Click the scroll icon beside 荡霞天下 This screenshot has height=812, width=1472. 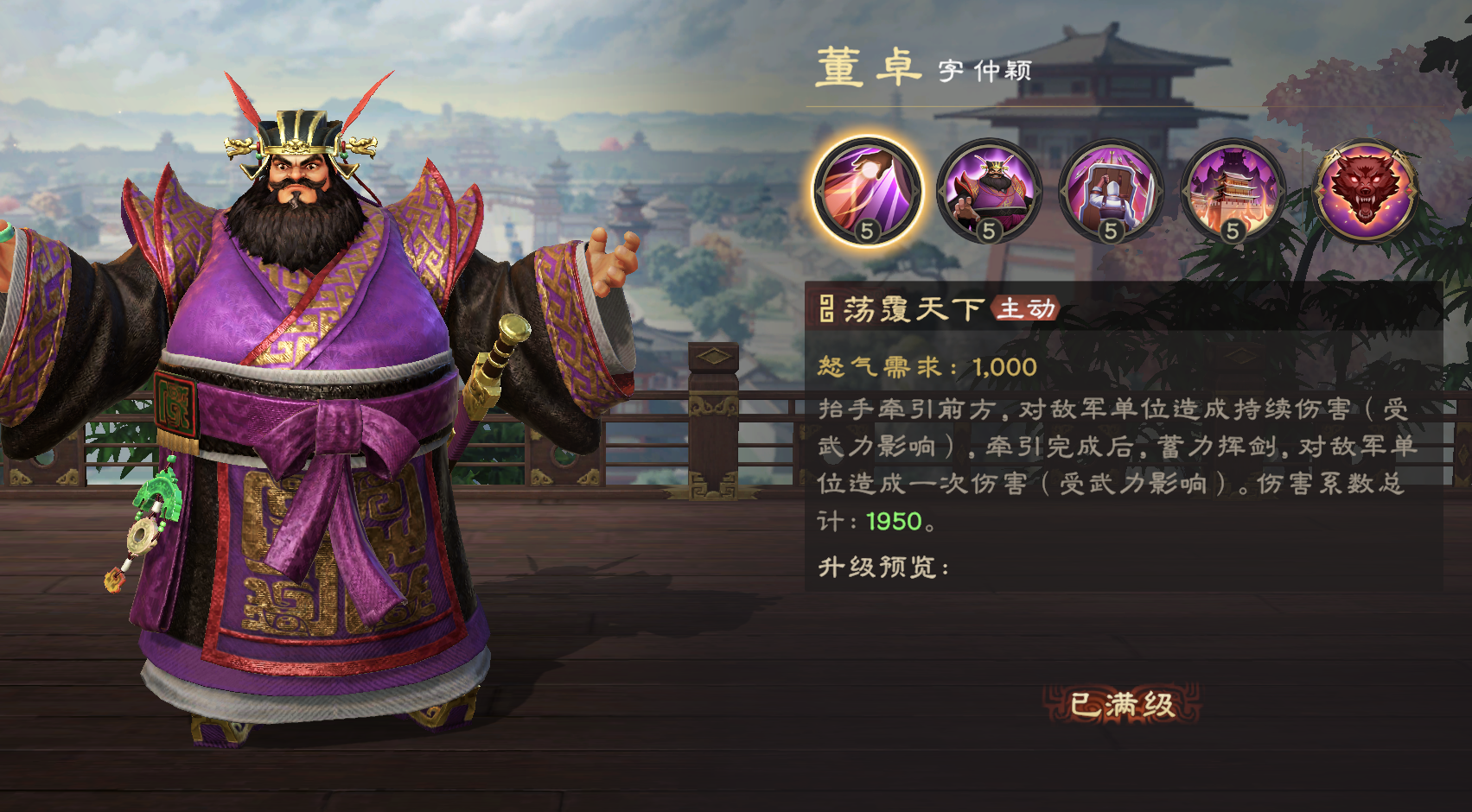(x=825, y=308)
